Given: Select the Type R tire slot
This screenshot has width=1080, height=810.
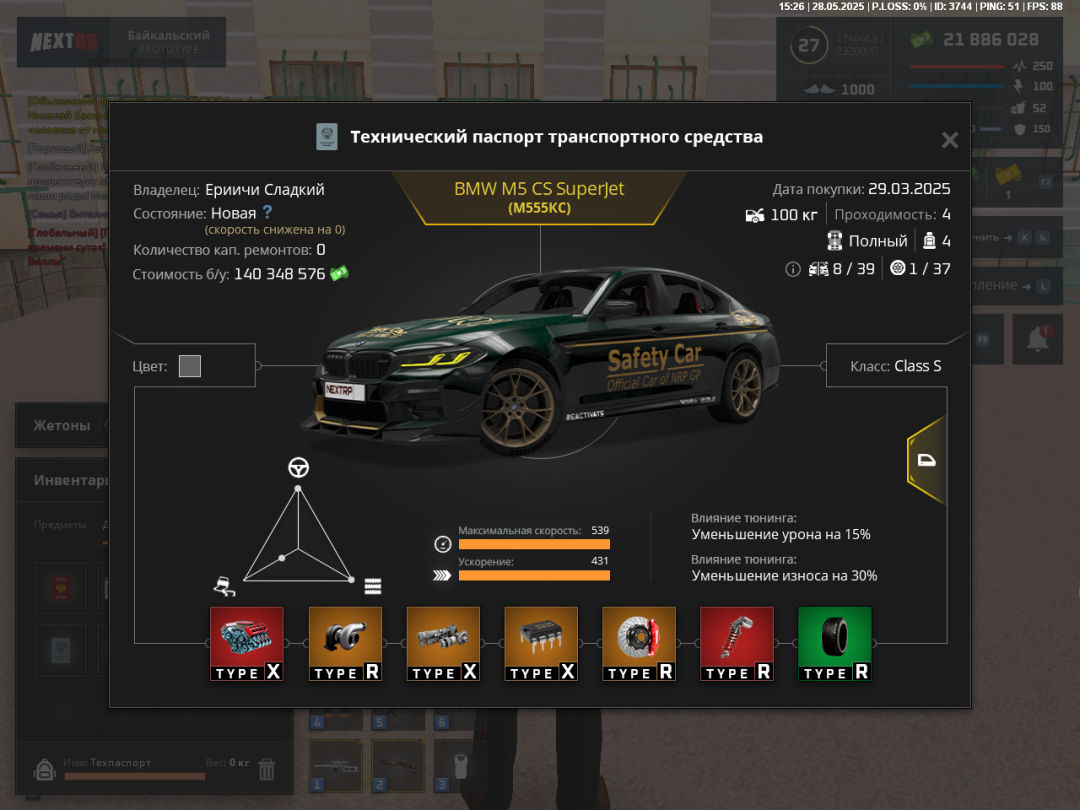Looking at the screenshot, I should [834, 644].
